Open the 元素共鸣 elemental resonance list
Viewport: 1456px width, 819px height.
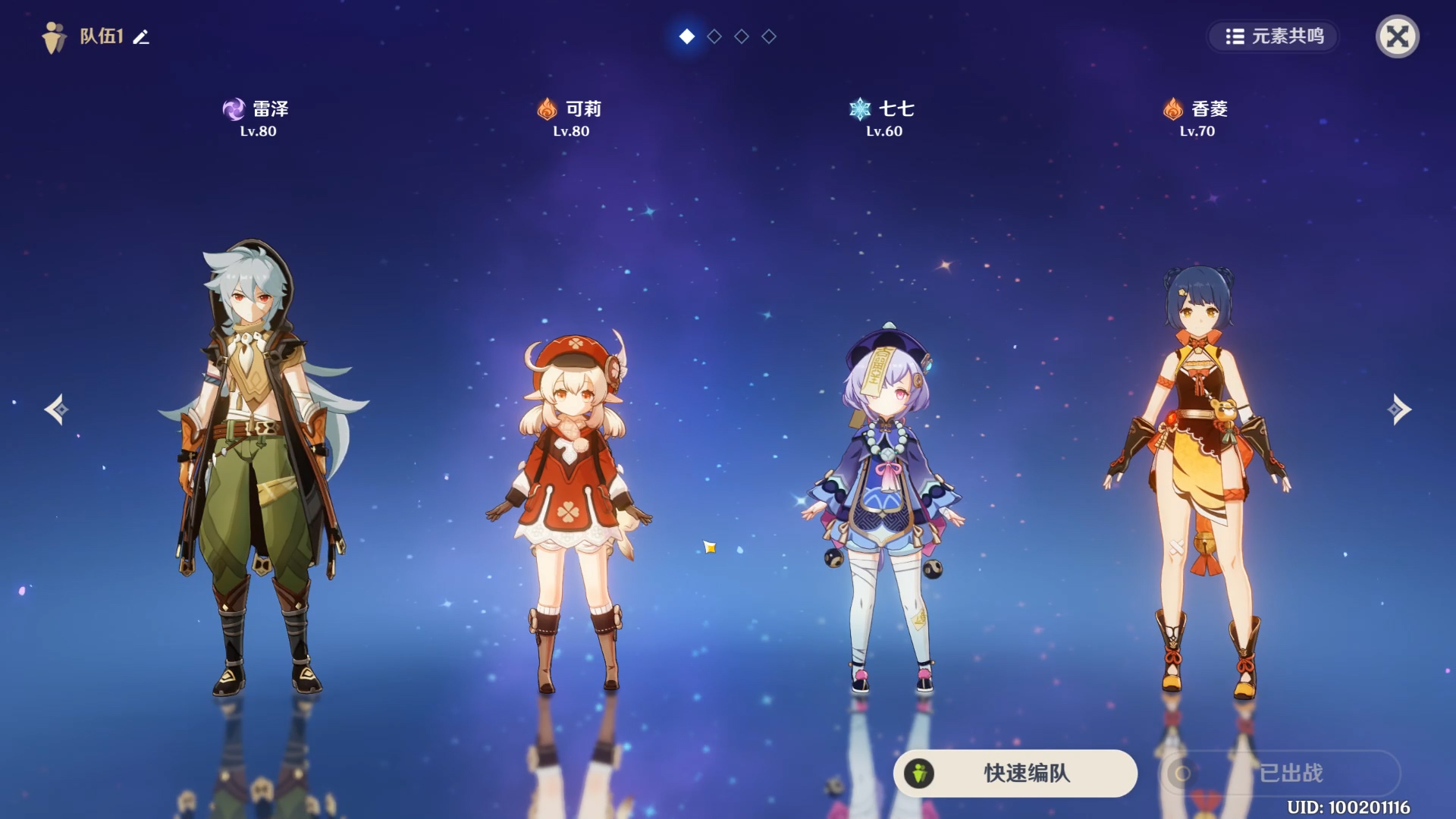point(1274,36)
